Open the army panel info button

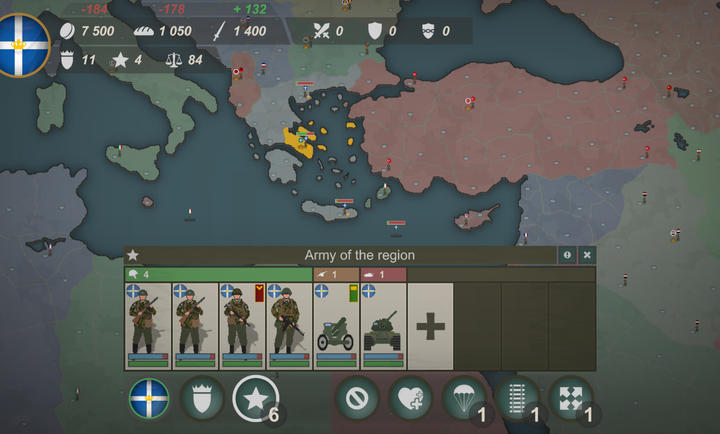pos(567,255)
